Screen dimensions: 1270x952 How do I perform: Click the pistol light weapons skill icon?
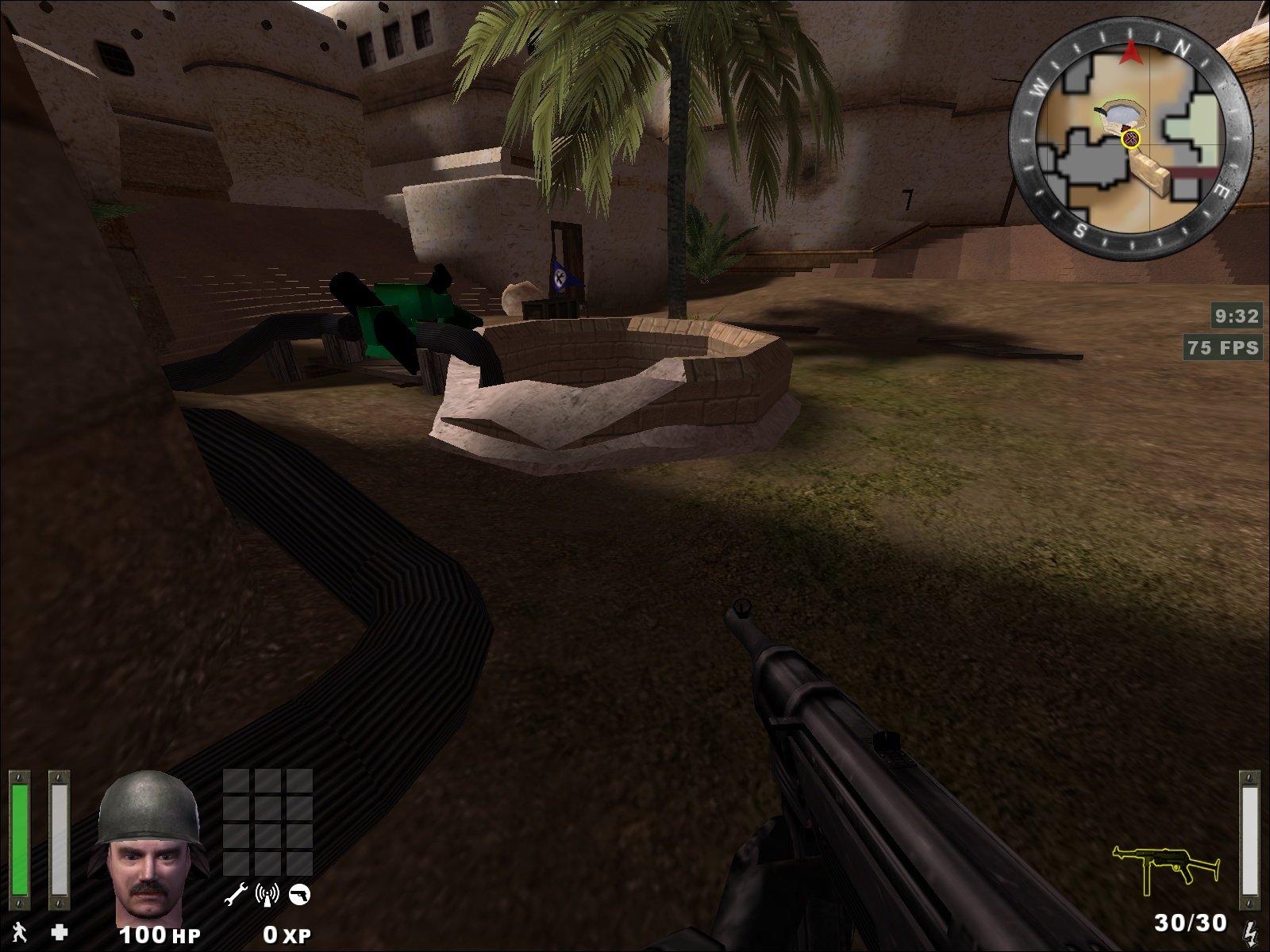click(x=299, y=895)
